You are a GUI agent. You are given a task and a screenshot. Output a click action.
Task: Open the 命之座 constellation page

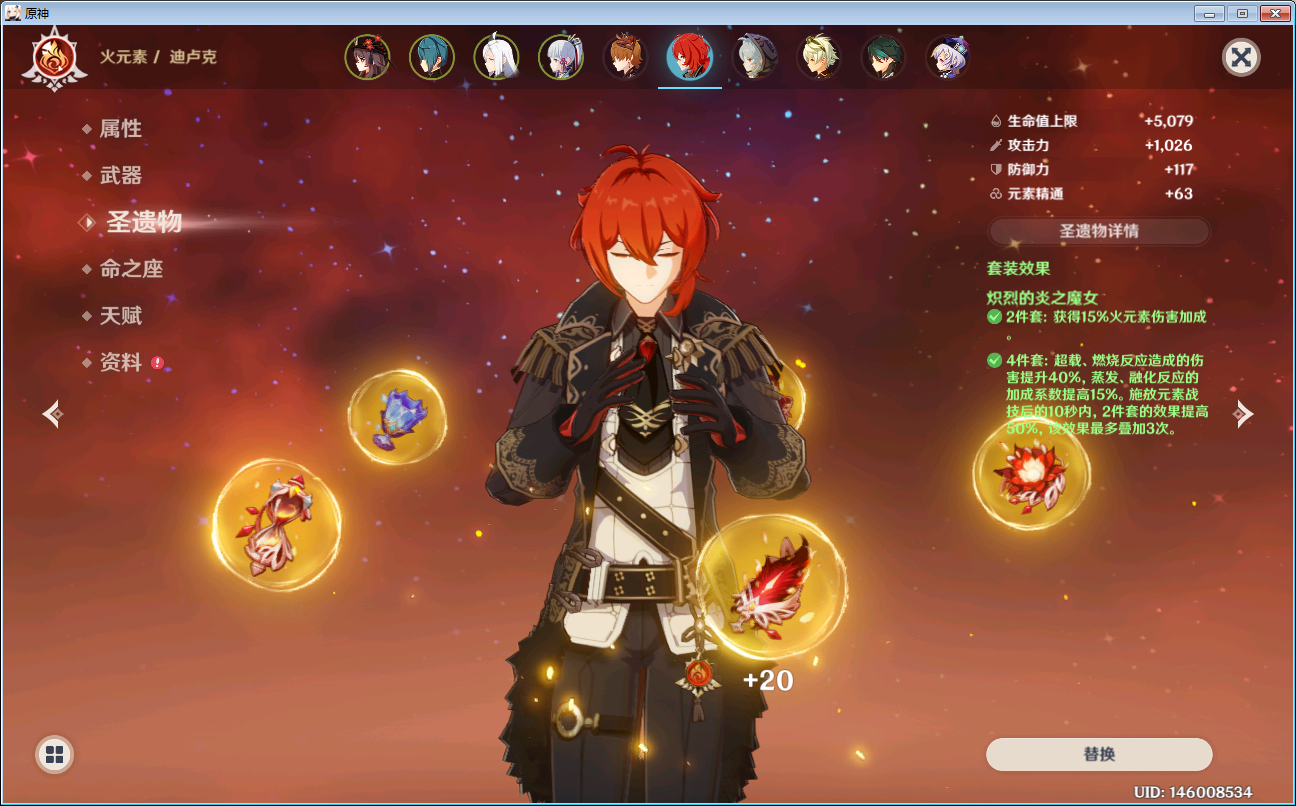(130, 269)
